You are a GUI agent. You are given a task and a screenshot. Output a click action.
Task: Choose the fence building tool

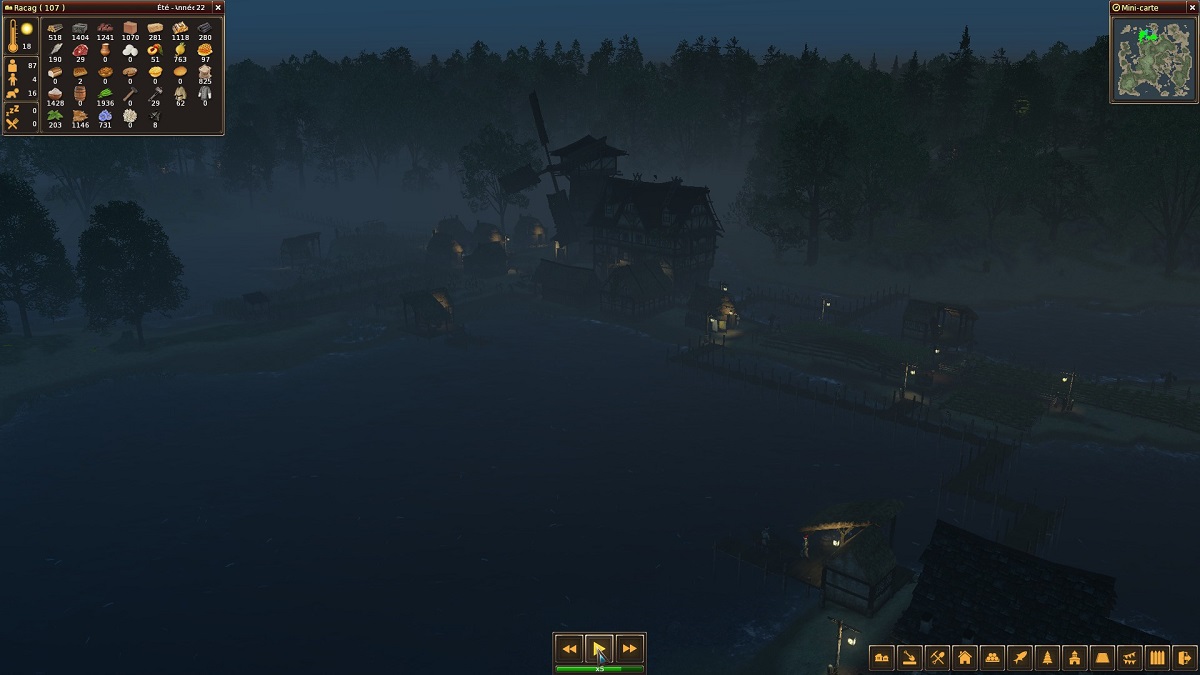coord(1157,657)
